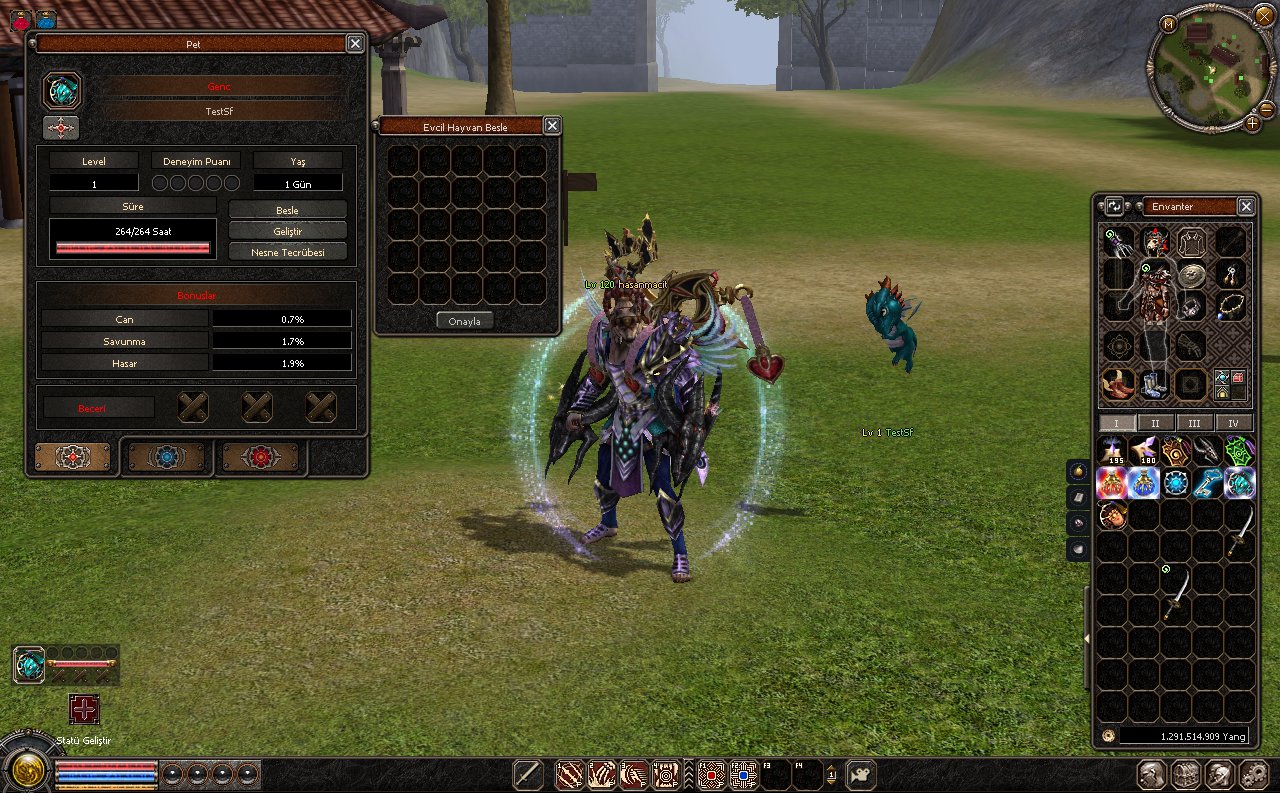Select inventory page IV
The width and height of the screenshot is (1280, 793).
pos(1233,423)
